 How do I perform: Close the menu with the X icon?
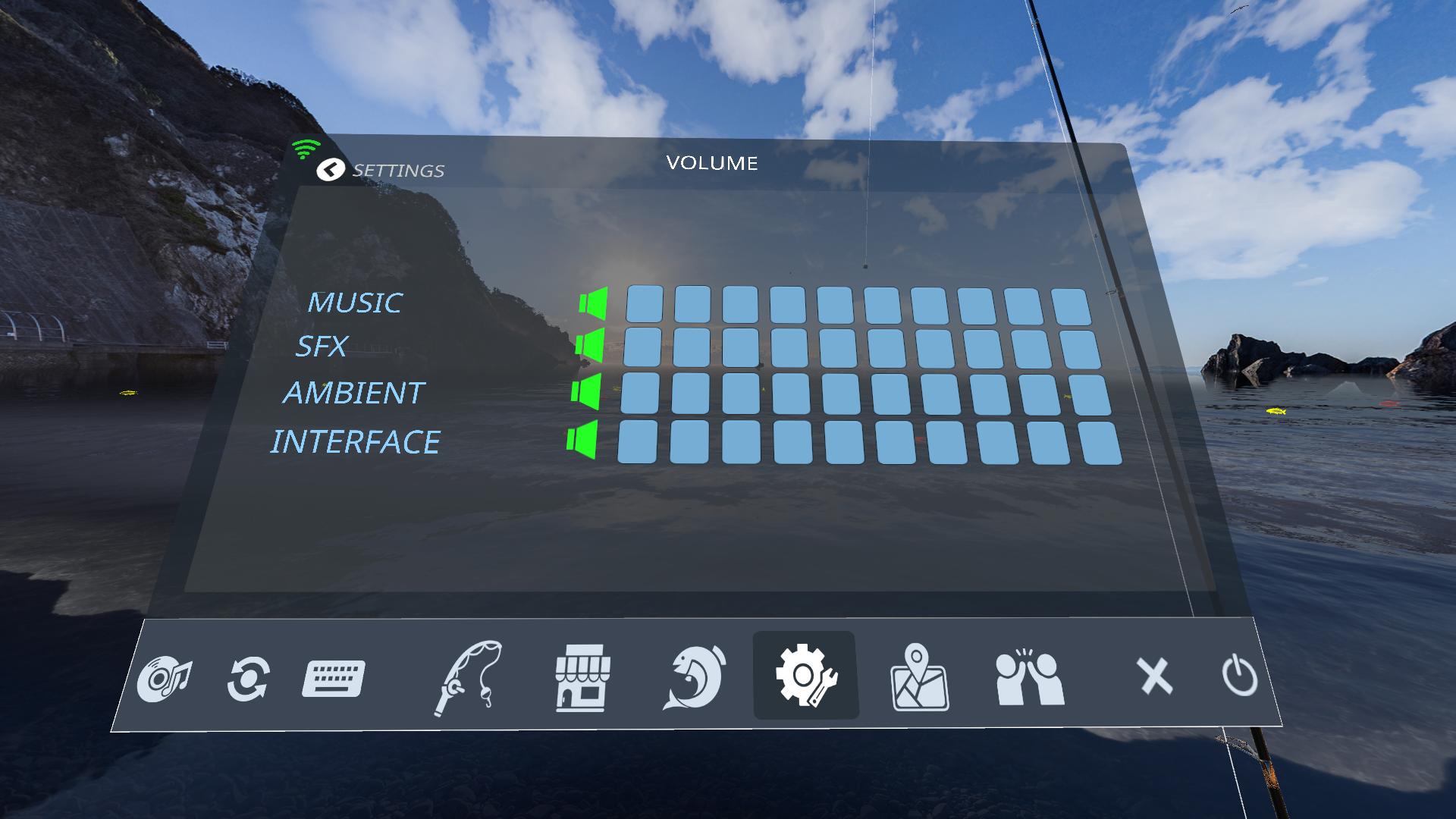(x=1154, y=676)
